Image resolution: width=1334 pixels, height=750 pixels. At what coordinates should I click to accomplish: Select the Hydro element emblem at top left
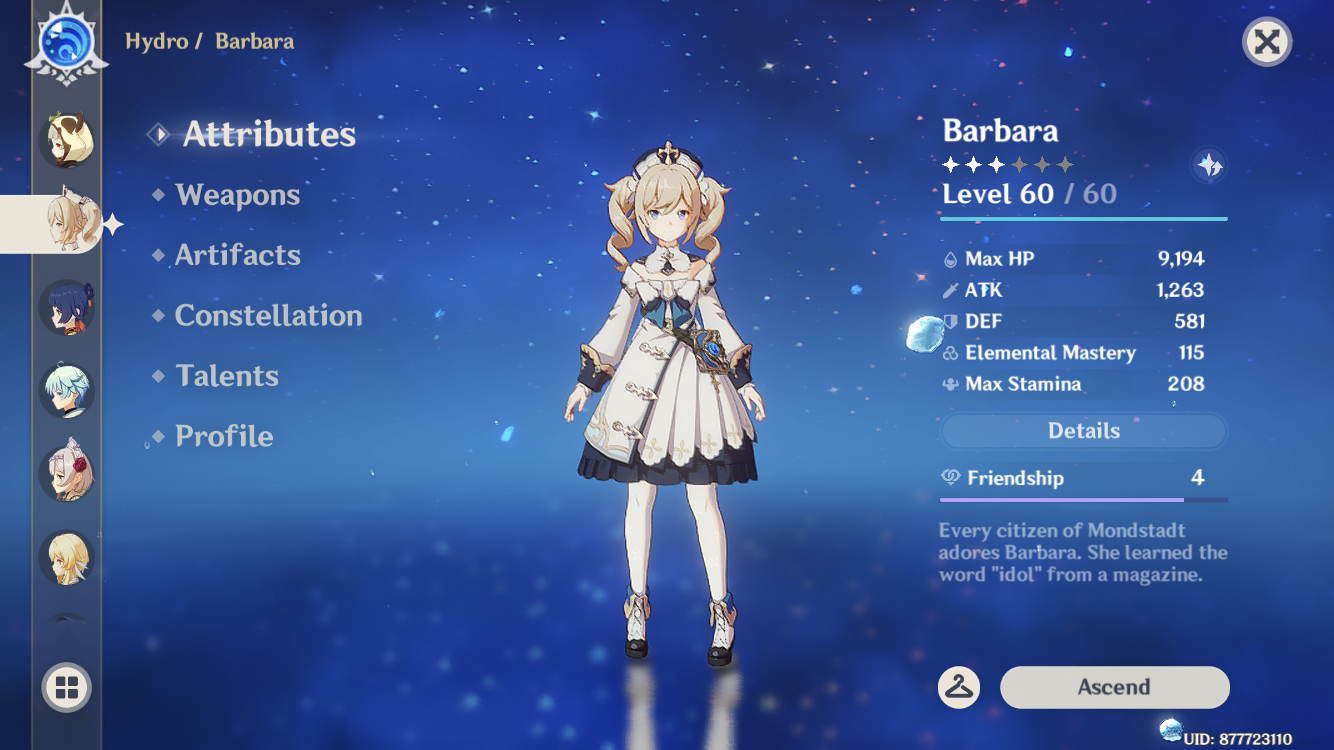tap(66, 42)
